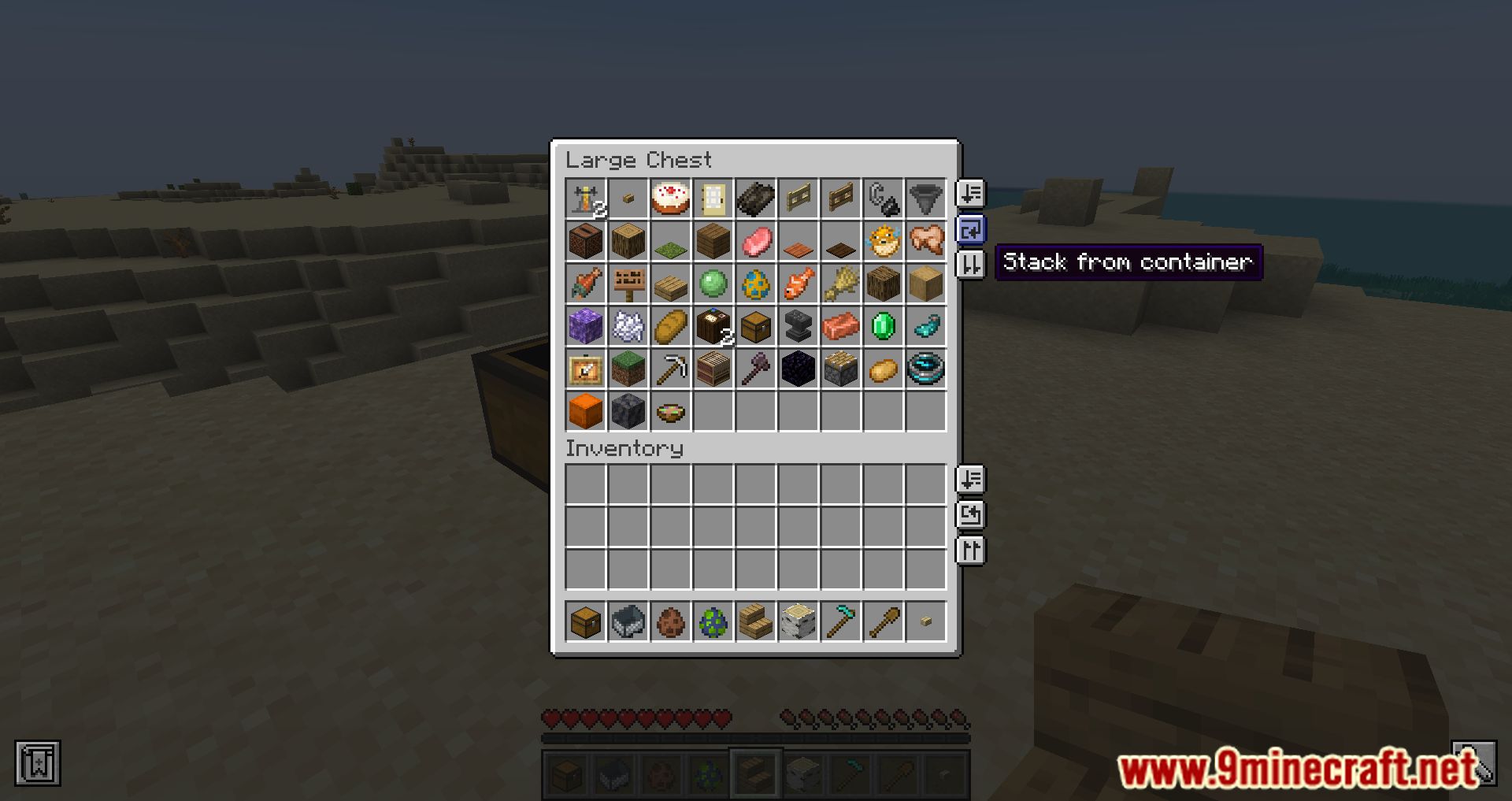Take the pufferfish from the chest
The width and height of the screenshot is (1512, 801).
(883, 241)
